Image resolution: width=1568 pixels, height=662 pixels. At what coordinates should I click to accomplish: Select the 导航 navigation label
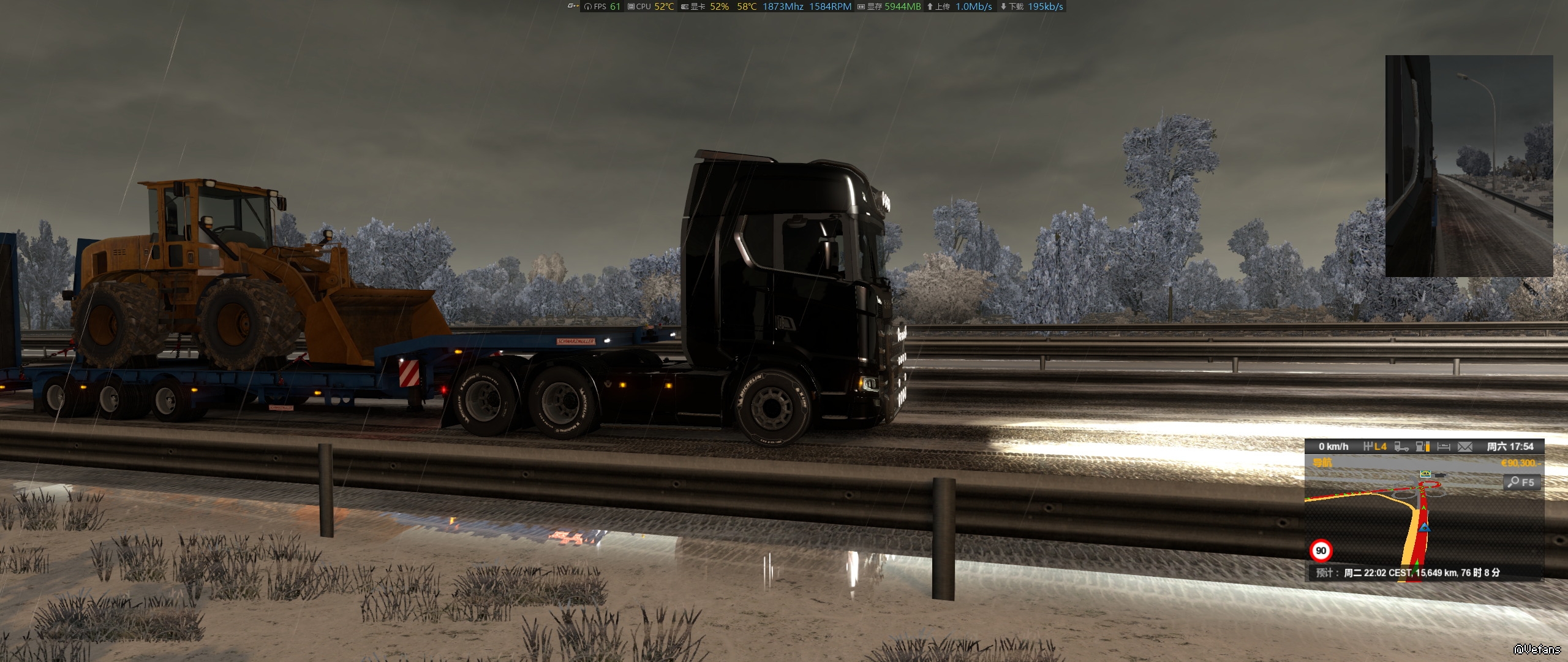click(x=1322, y=463)
